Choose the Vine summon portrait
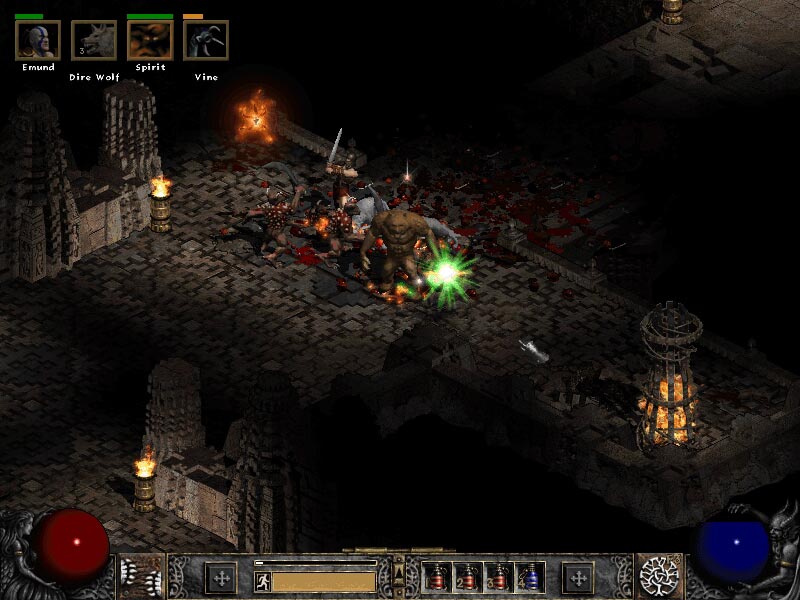Viewport: 800px width, 600px height. point(206,40)
